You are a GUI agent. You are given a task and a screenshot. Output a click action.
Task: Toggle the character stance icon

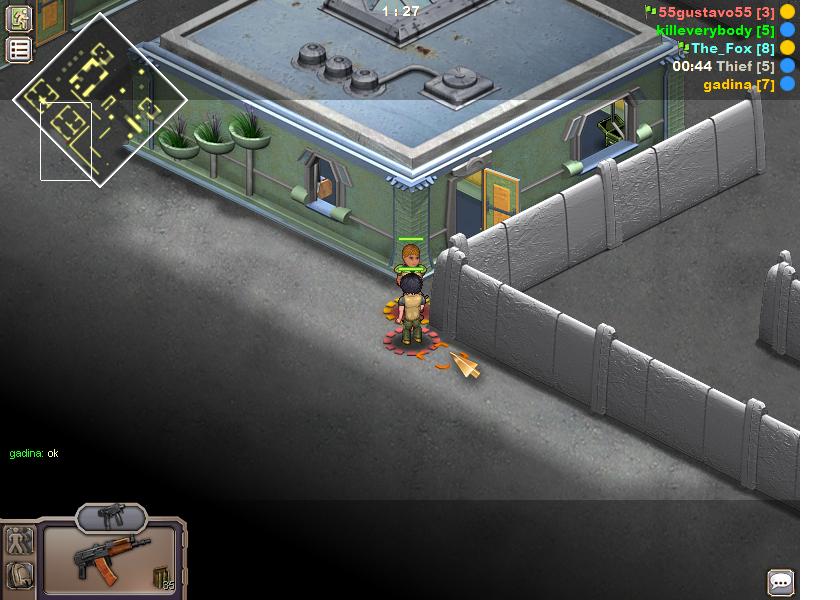coord(19,542)
